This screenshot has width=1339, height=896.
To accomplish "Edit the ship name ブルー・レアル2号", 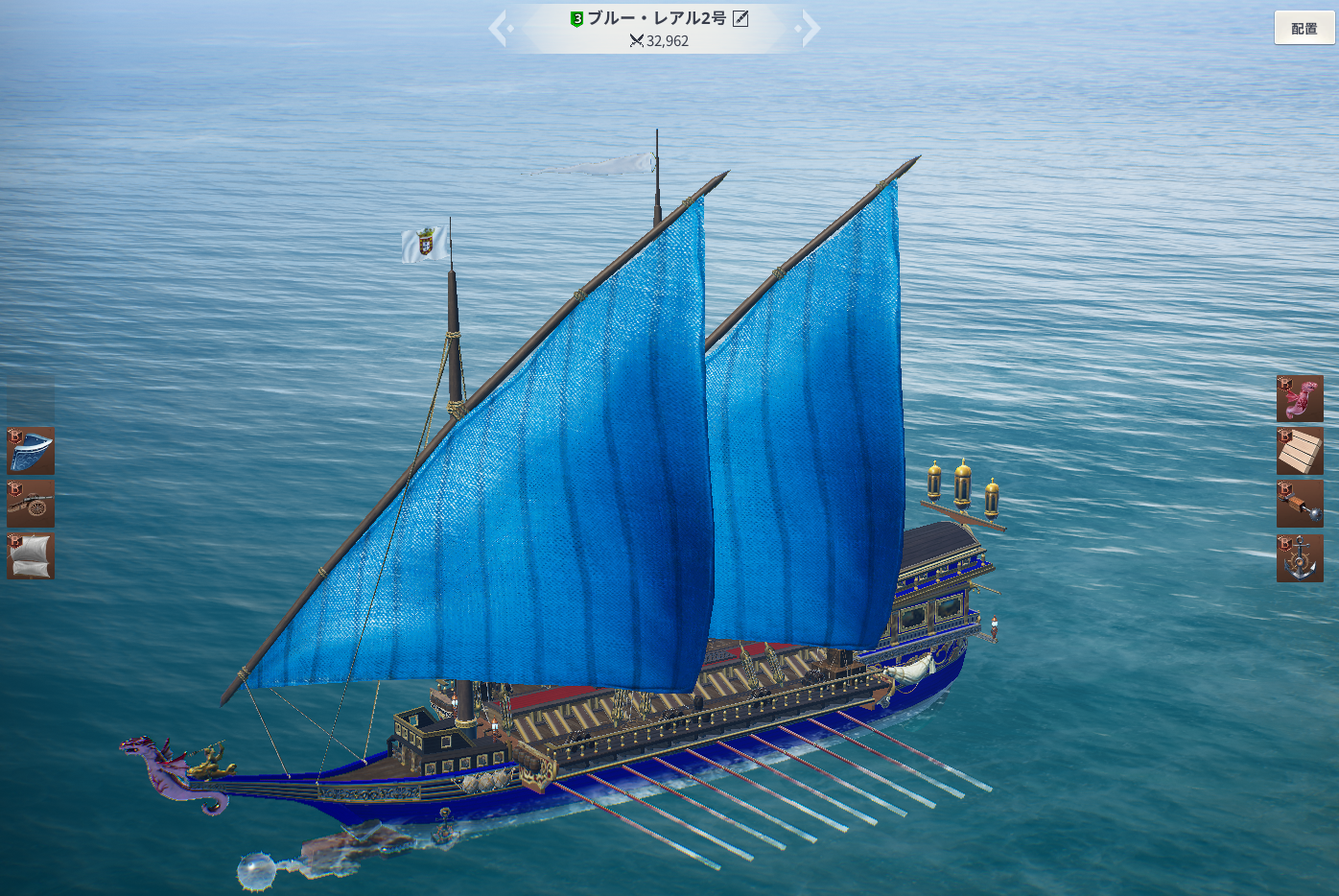I will tap(740, 18).
